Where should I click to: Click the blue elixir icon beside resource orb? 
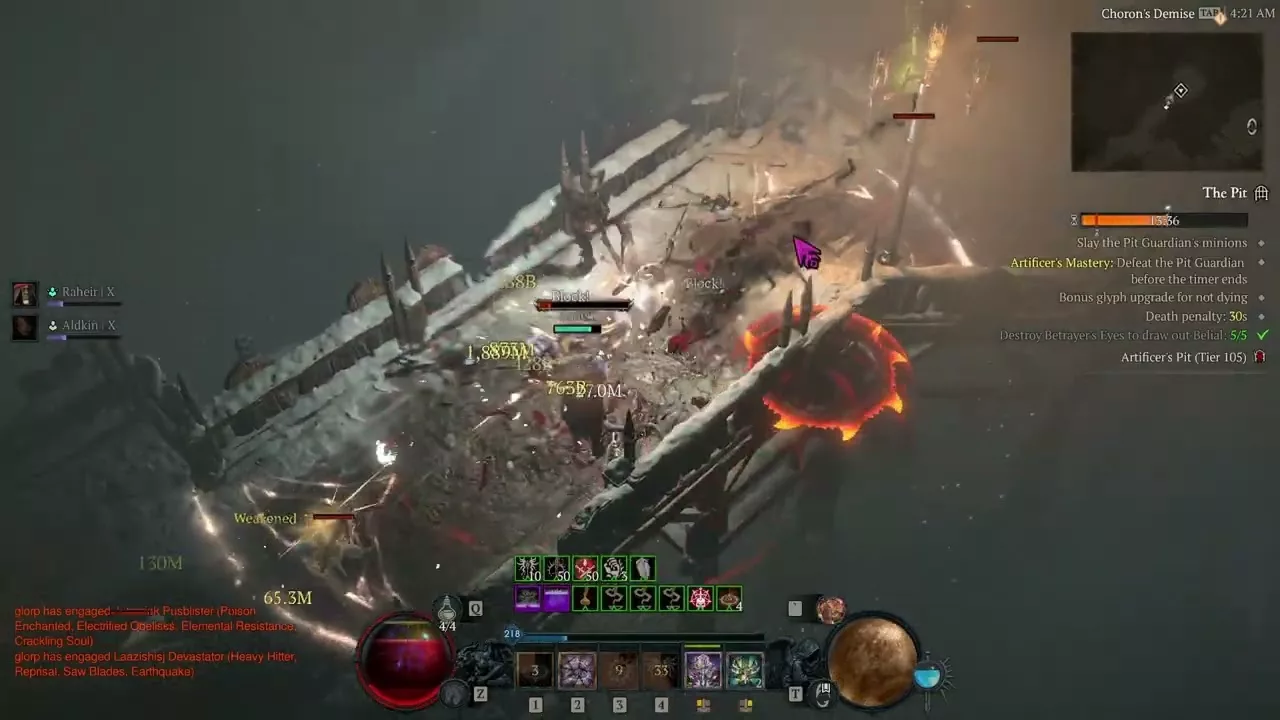coord(927,677)
